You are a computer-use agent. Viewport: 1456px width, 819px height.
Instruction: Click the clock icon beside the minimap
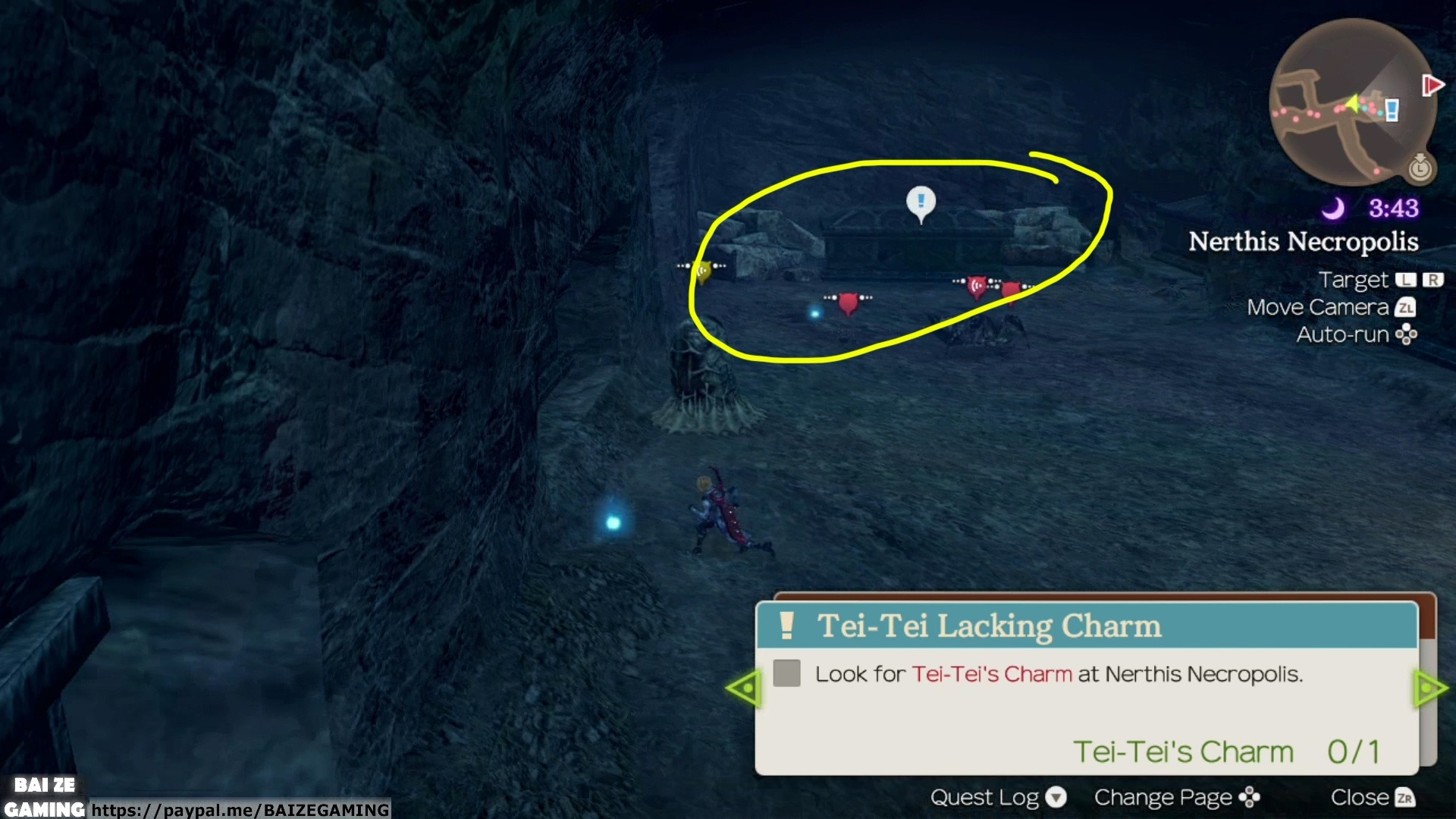pos(1420,168)
